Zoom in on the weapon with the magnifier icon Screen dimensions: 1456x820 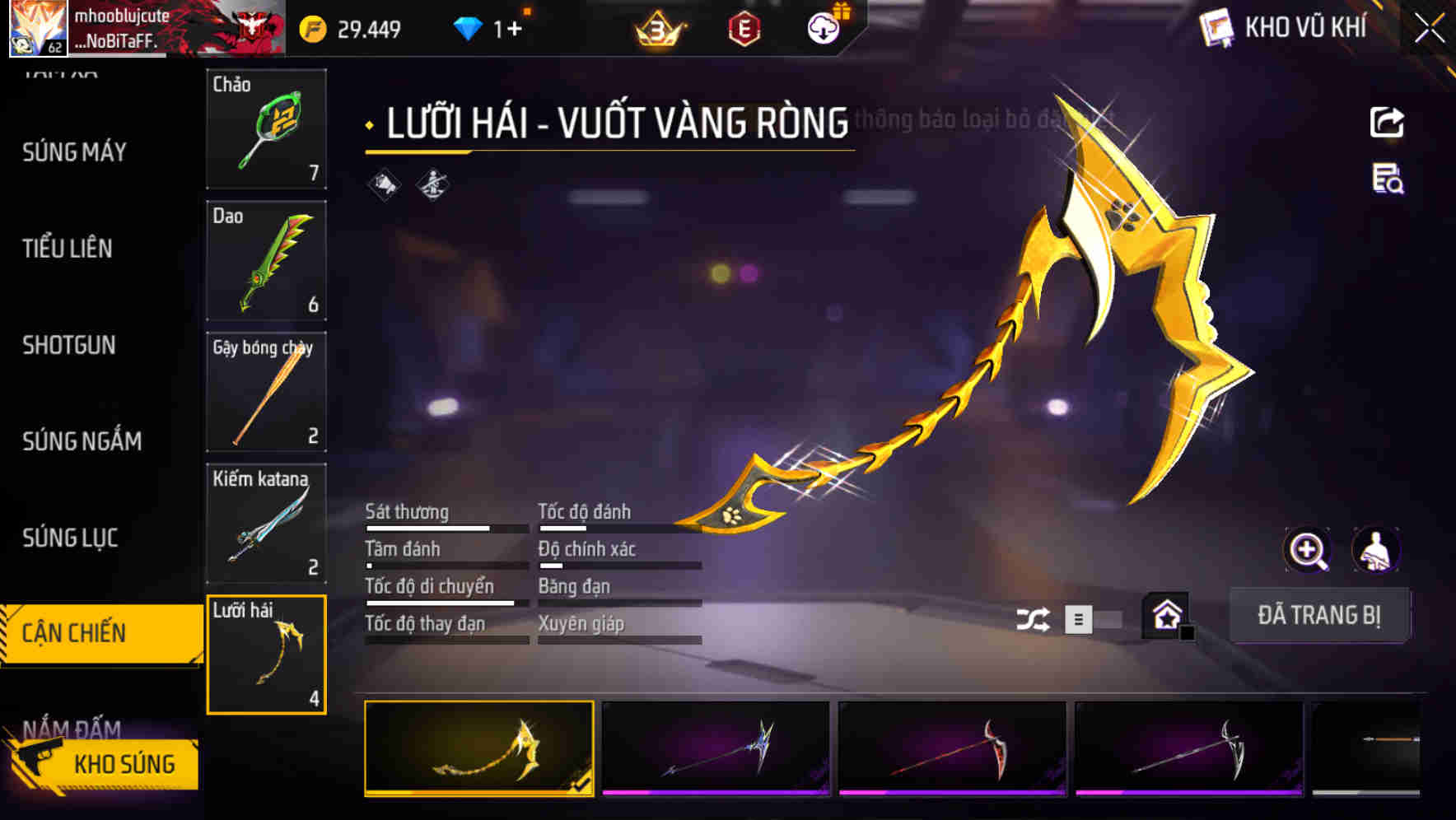1308,550
